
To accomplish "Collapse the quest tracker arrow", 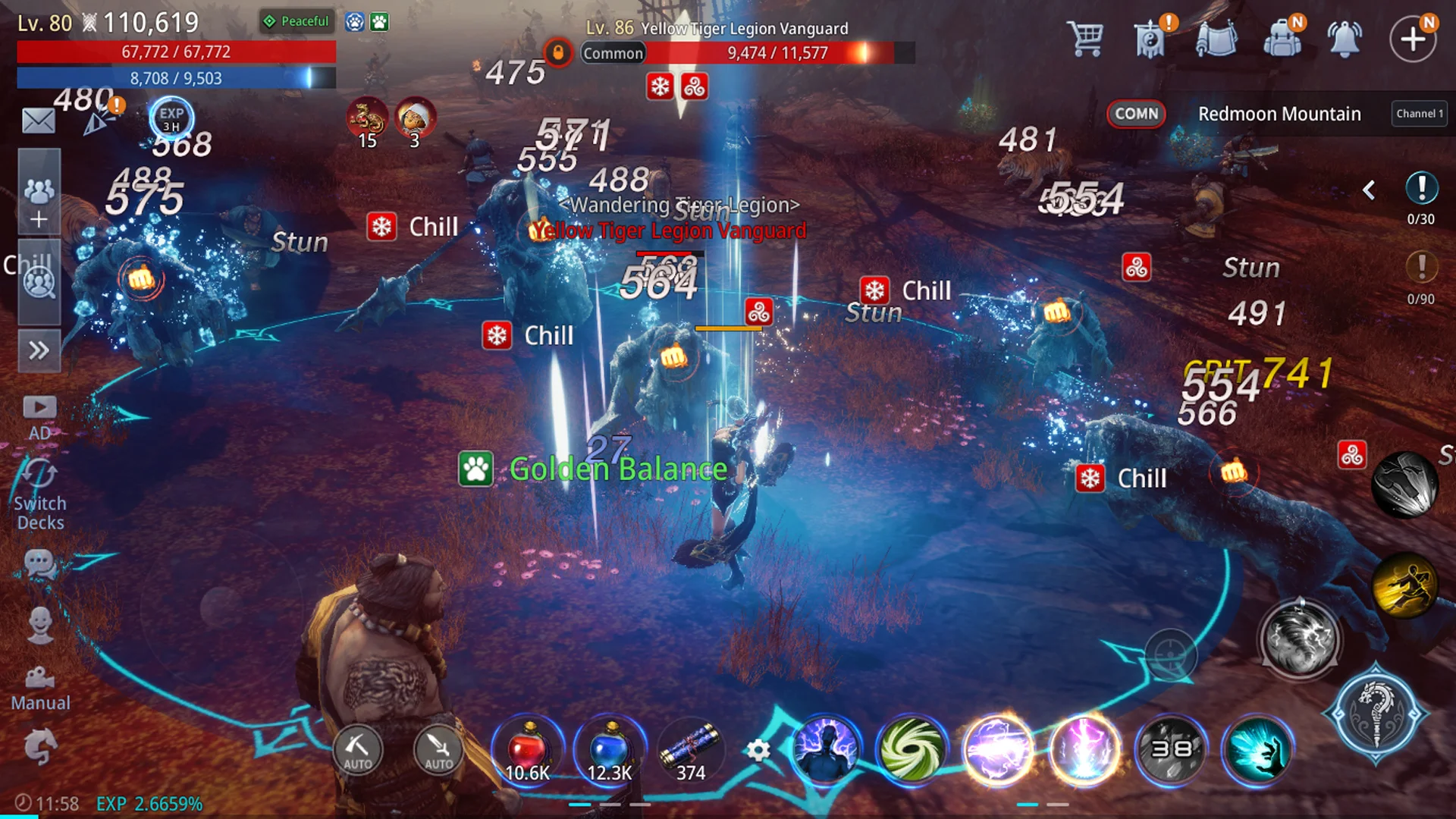I will pos(1369,190).
